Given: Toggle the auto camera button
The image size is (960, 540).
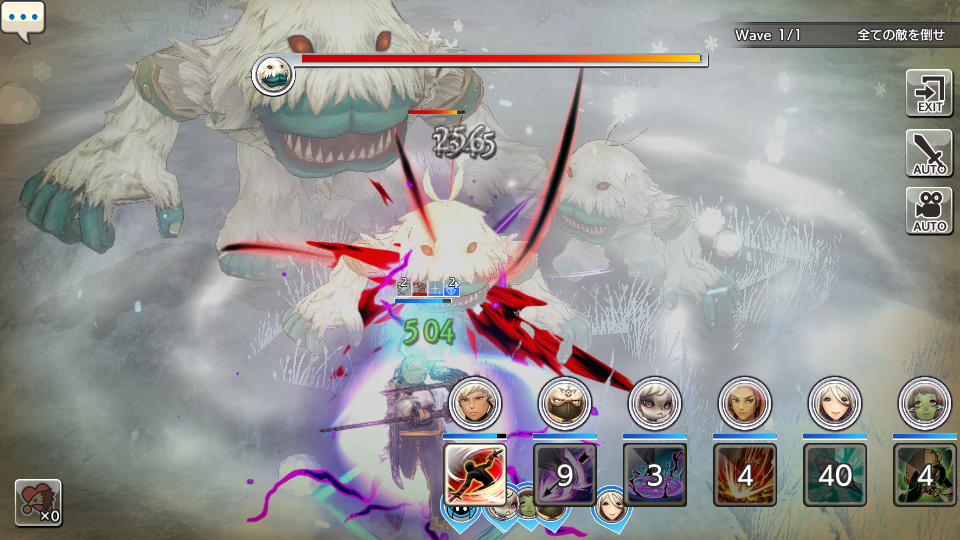Looking at the screenshot, I should pos(929,210).
